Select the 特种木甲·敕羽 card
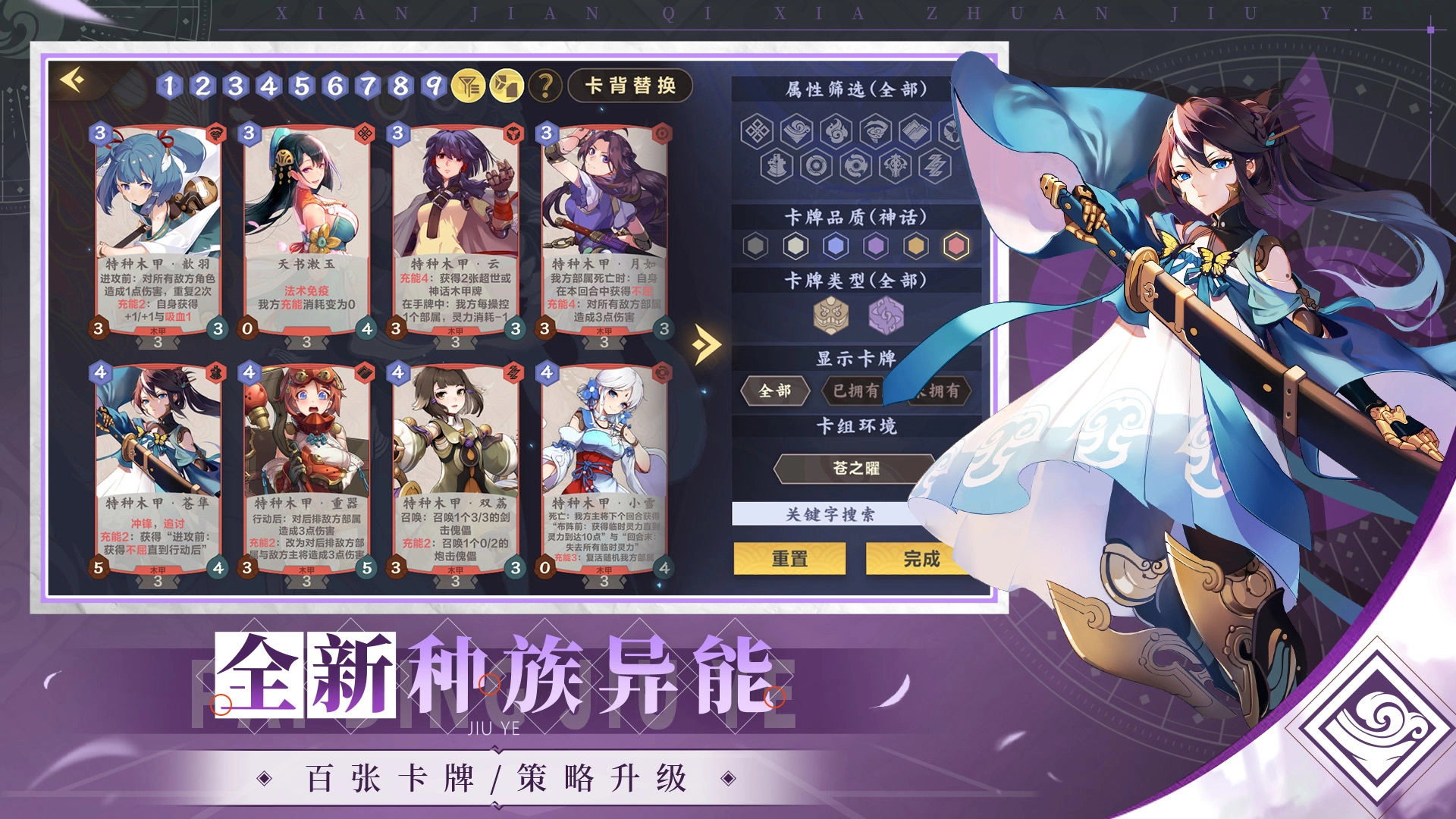Screen dimensions: 1456x819 point(152,227)
